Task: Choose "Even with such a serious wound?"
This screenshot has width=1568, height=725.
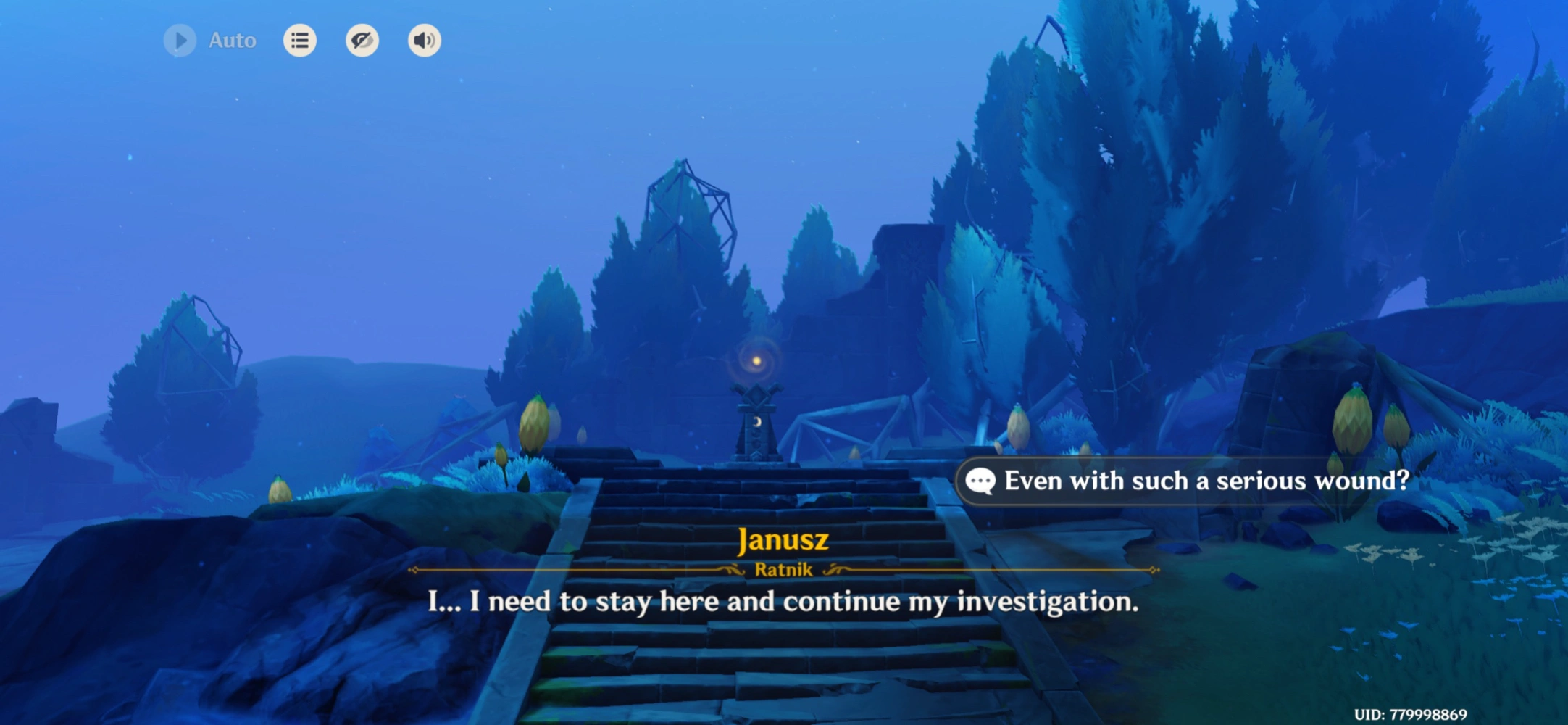Action: tap(1188, 481)
